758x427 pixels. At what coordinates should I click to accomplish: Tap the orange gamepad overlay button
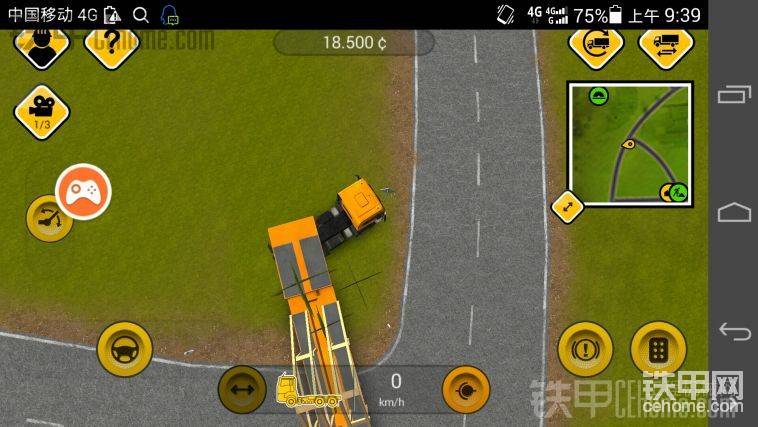[82, 190]
